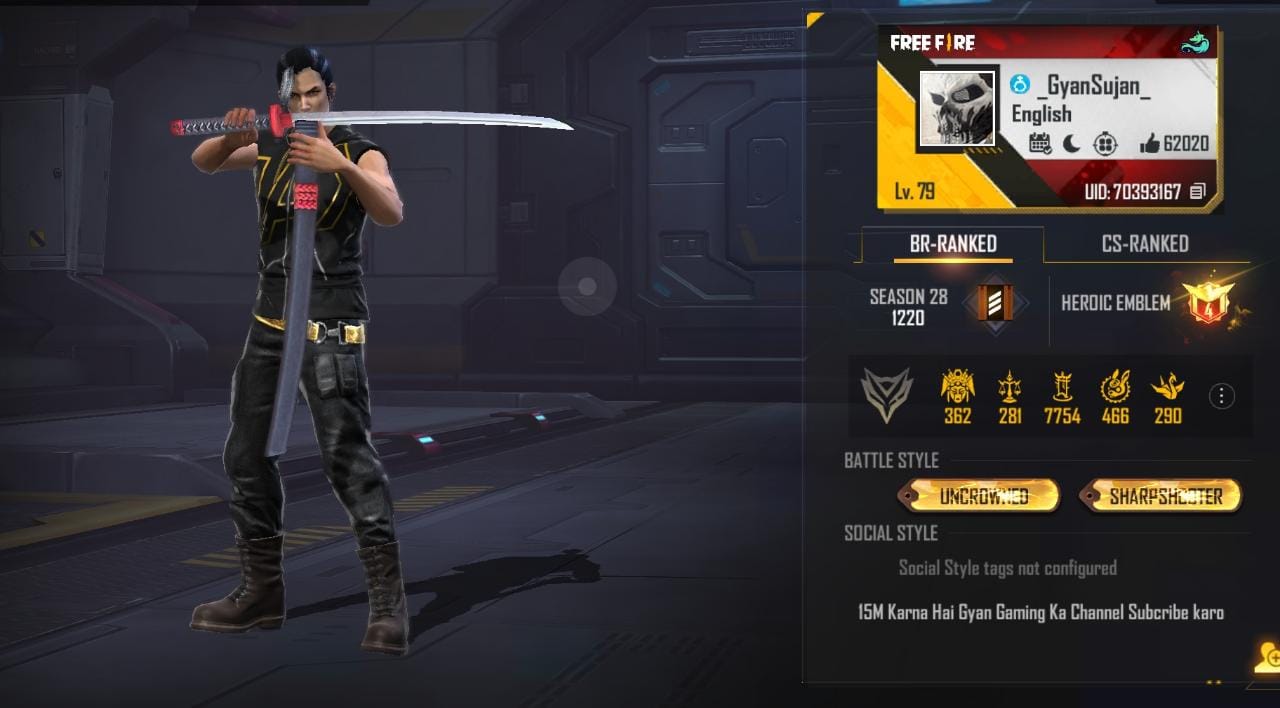Like the profile with the thumbs-up icon
Viewport: 1280px width, 708px height.
[x=1149, y=144]
